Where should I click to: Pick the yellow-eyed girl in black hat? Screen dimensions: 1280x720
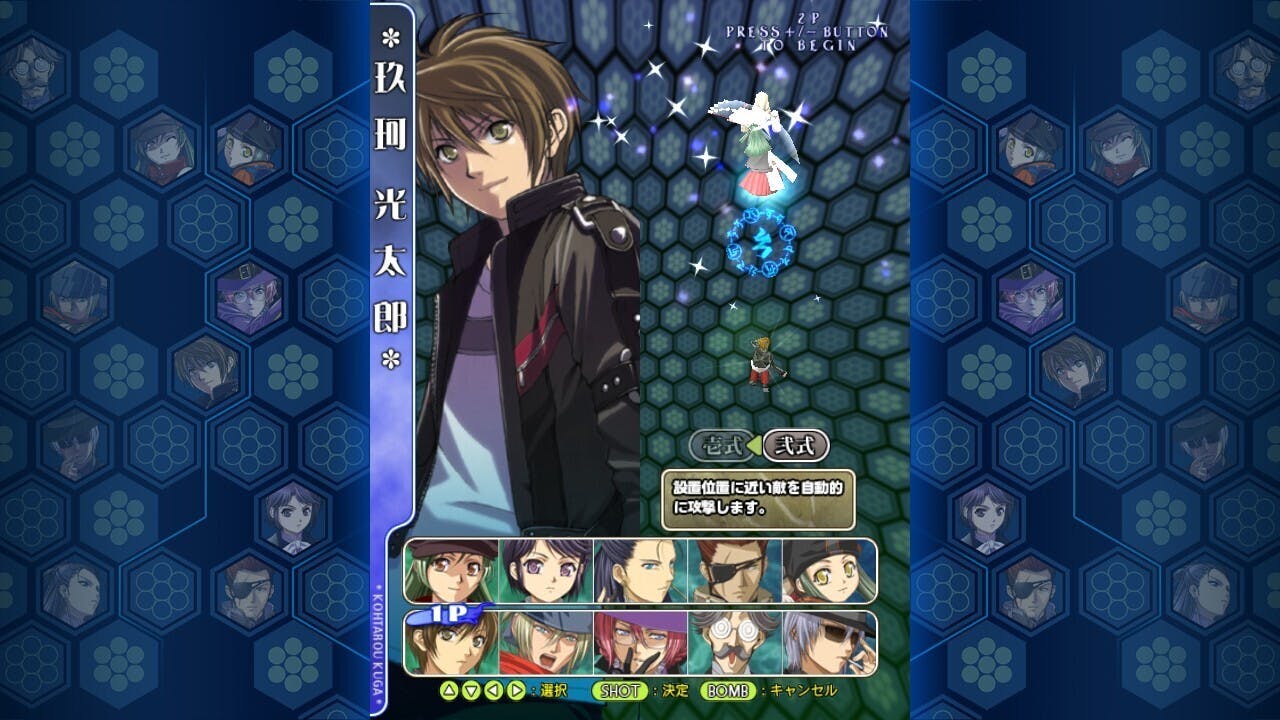[x=828, y=571]
